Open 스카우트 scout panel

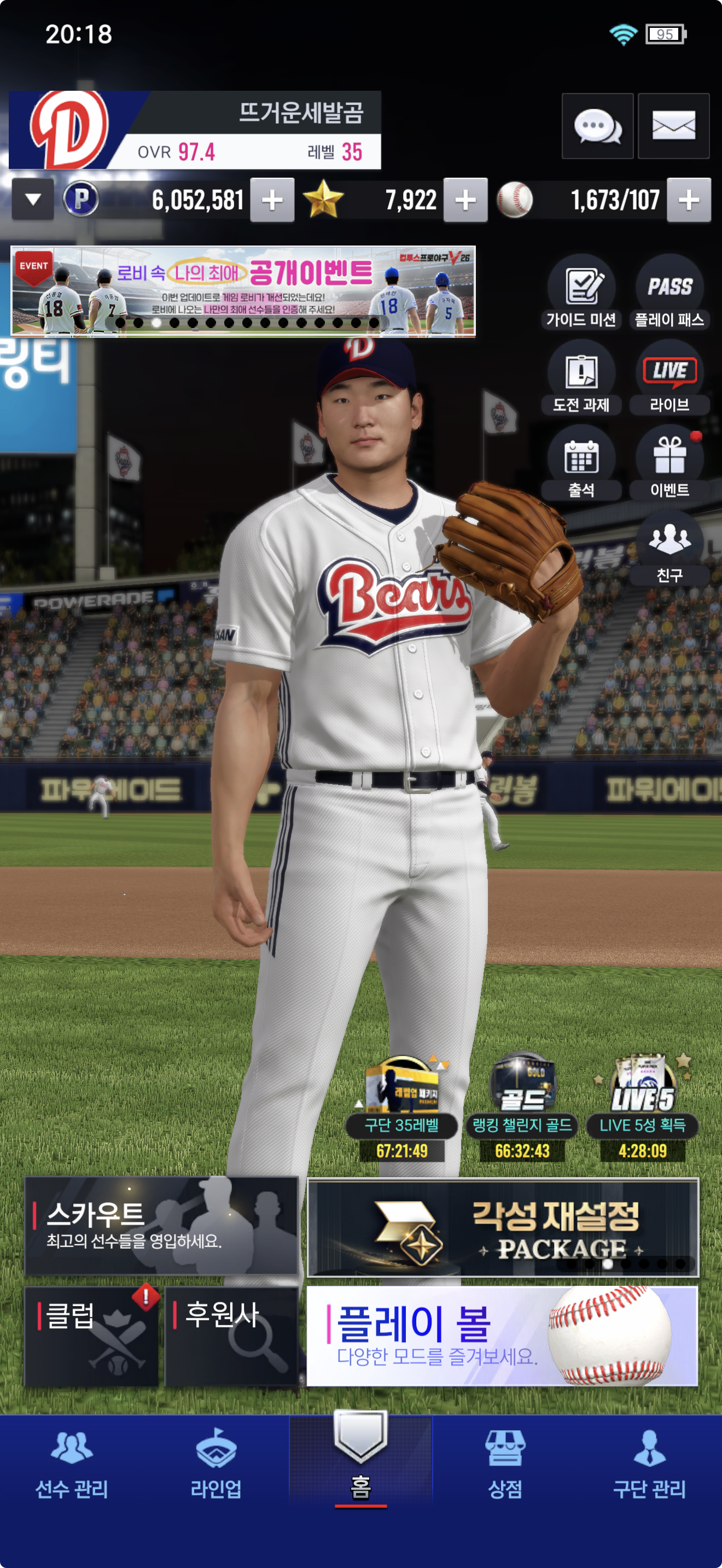(161, 1226)
